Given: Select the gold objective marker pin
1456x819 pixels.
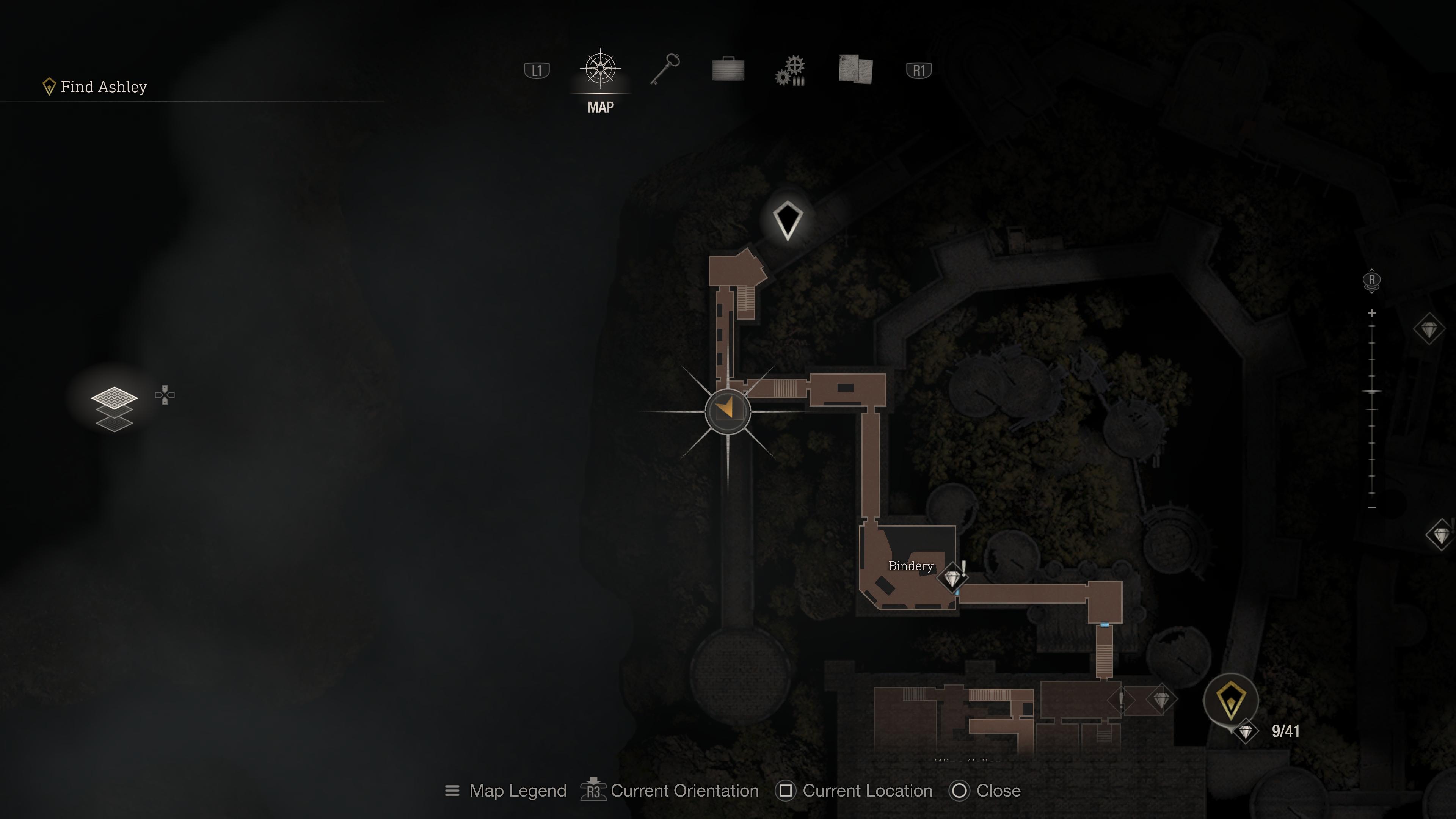Looking at the screenshot, I should (1230, 699).
